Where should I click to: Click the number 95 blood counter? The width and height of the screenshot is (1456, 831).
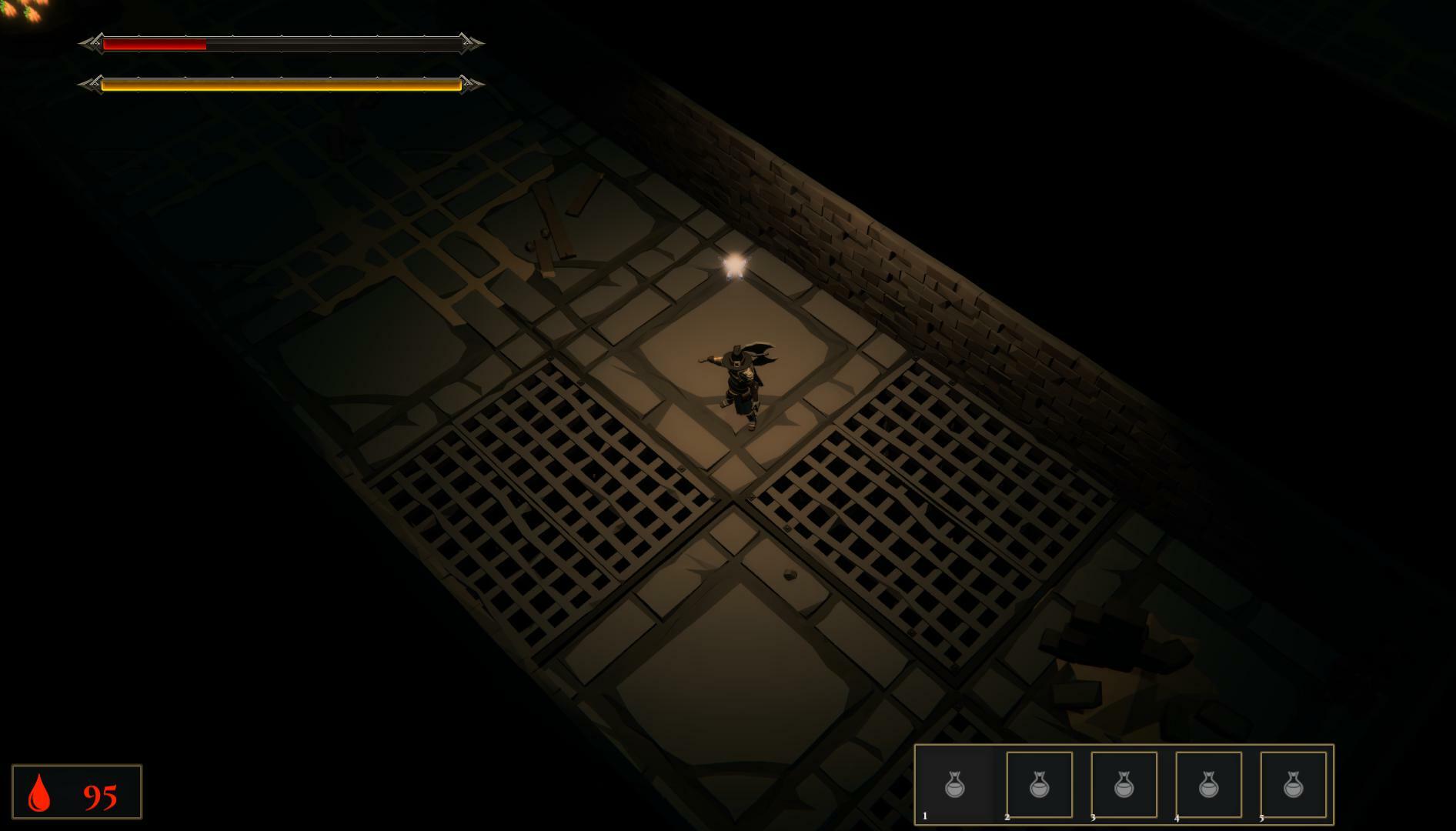click(101, 793)
